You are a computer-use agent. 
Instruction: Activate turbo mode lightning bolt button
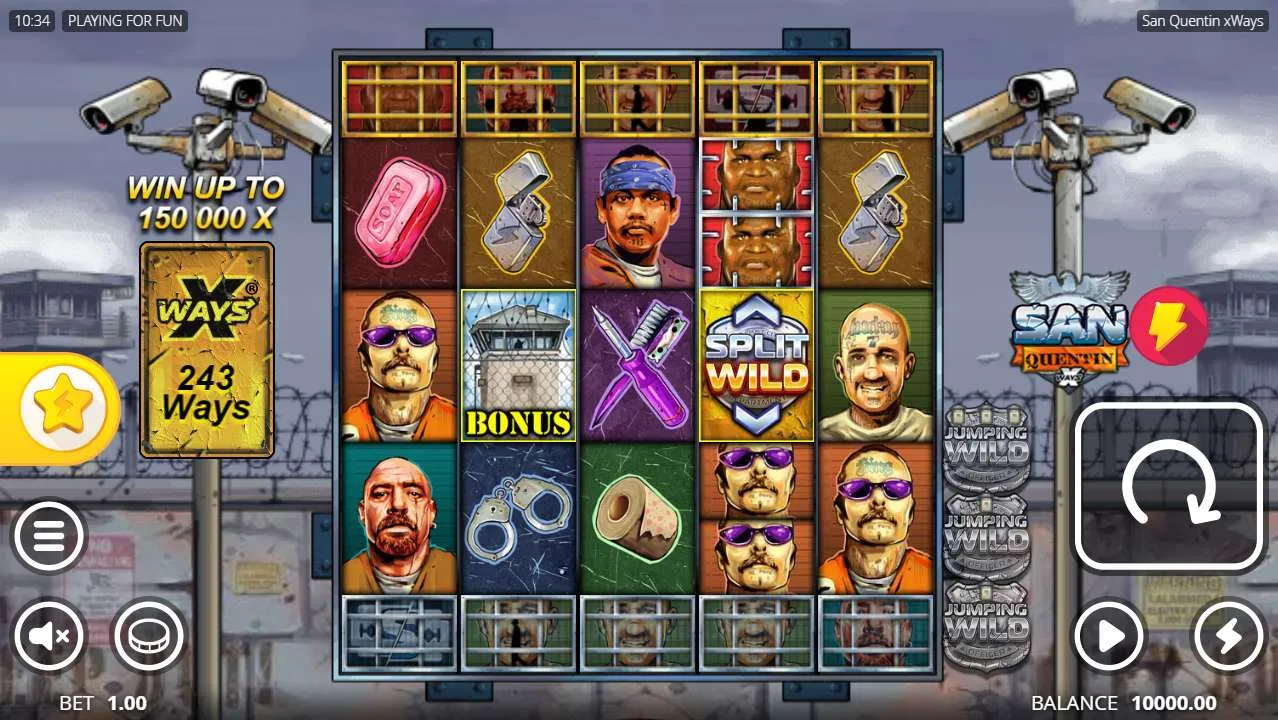[1228, 635]
